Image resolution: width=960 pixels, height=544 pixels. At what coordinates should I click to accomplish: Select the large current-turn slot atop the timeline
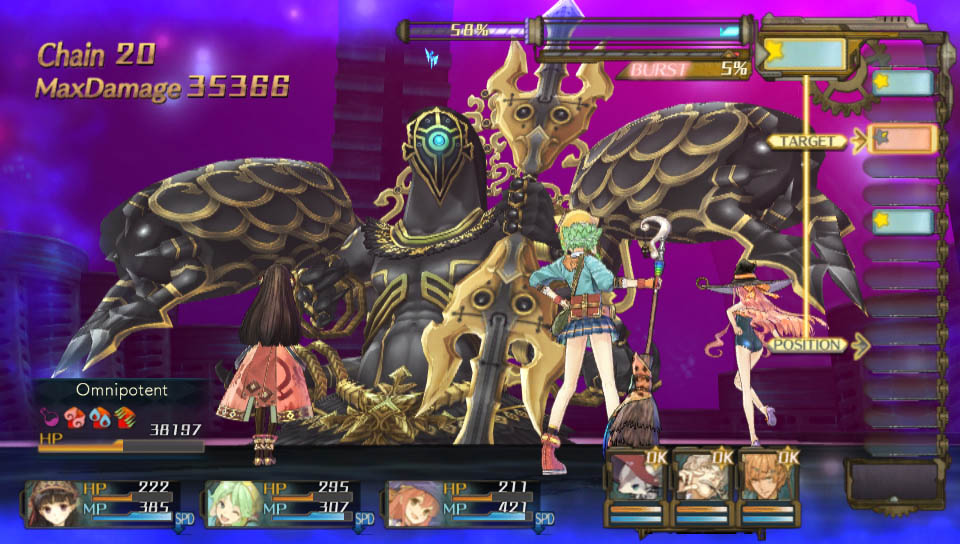coord(805,53)
